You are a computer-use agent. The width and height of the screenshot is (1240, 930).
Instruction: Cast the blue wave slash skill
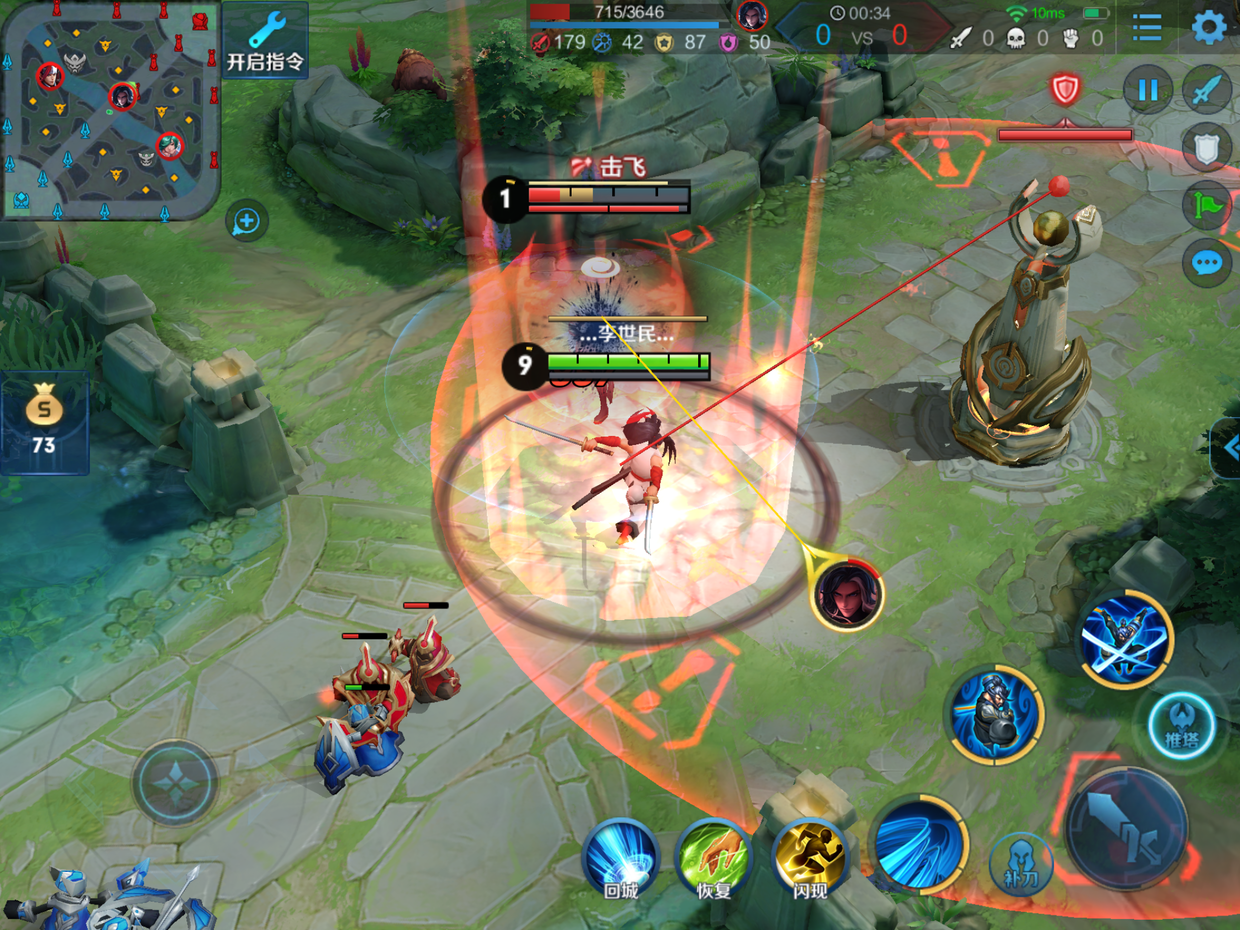[919, 845]
